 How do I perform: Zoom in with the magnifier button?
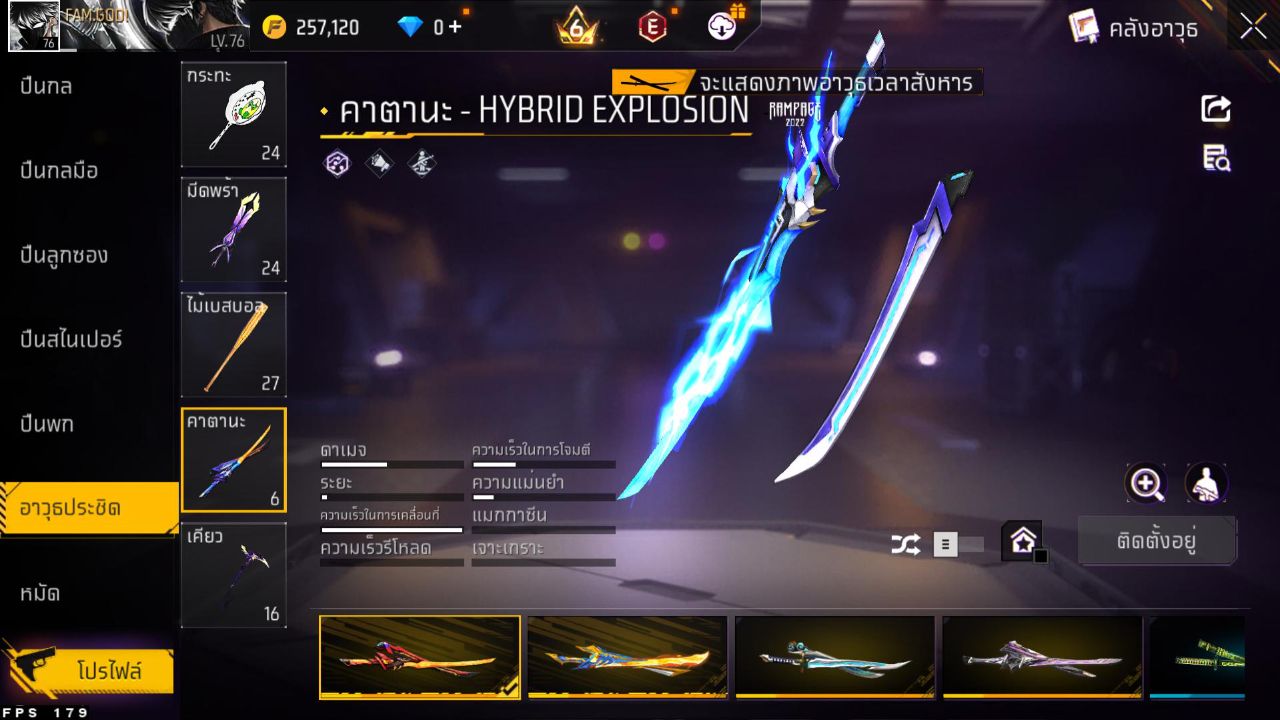[x=1145, y=484]
